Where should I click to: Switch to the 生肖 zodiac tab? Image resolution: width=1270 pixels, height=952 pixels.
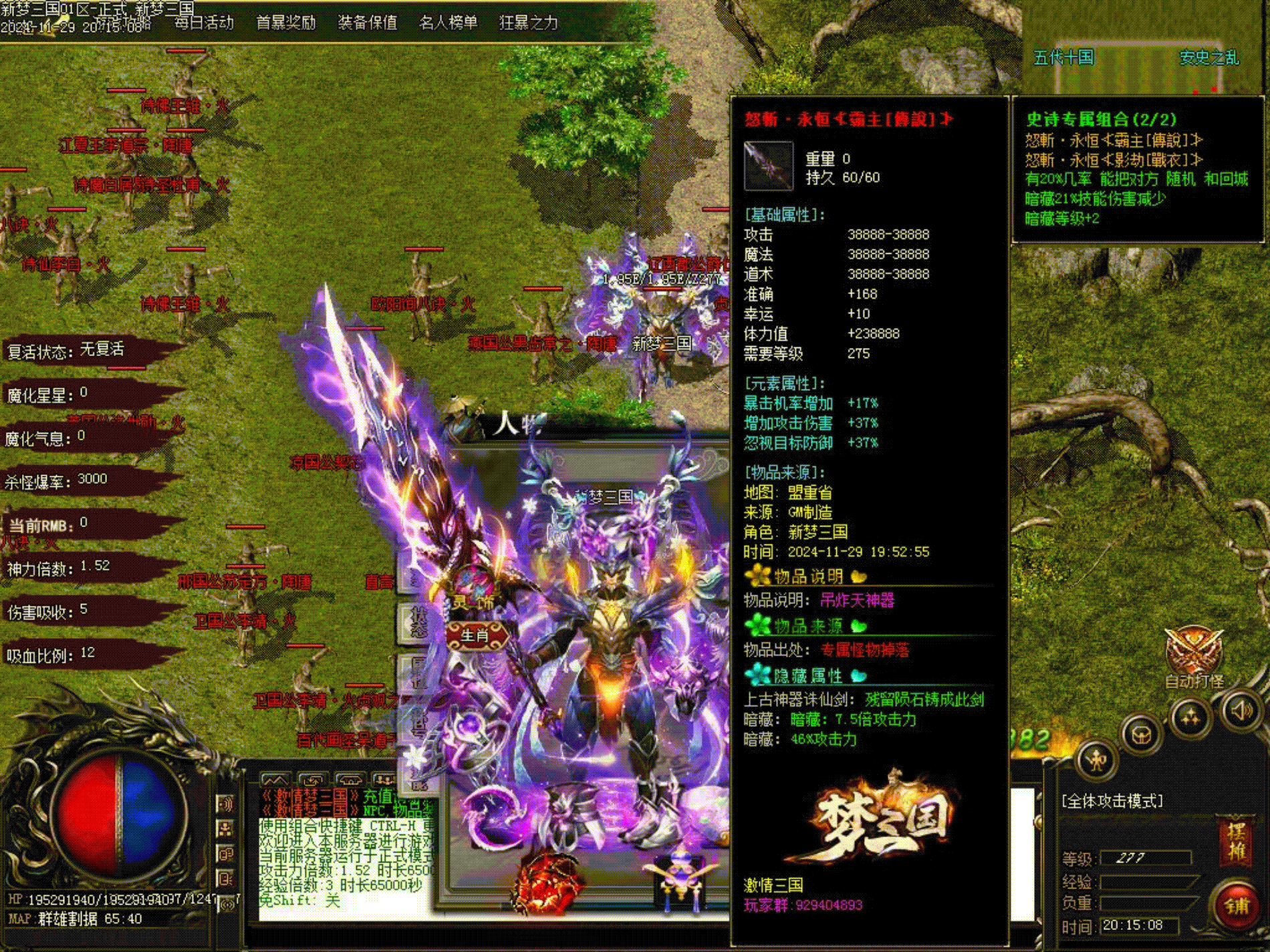[475, 635]
